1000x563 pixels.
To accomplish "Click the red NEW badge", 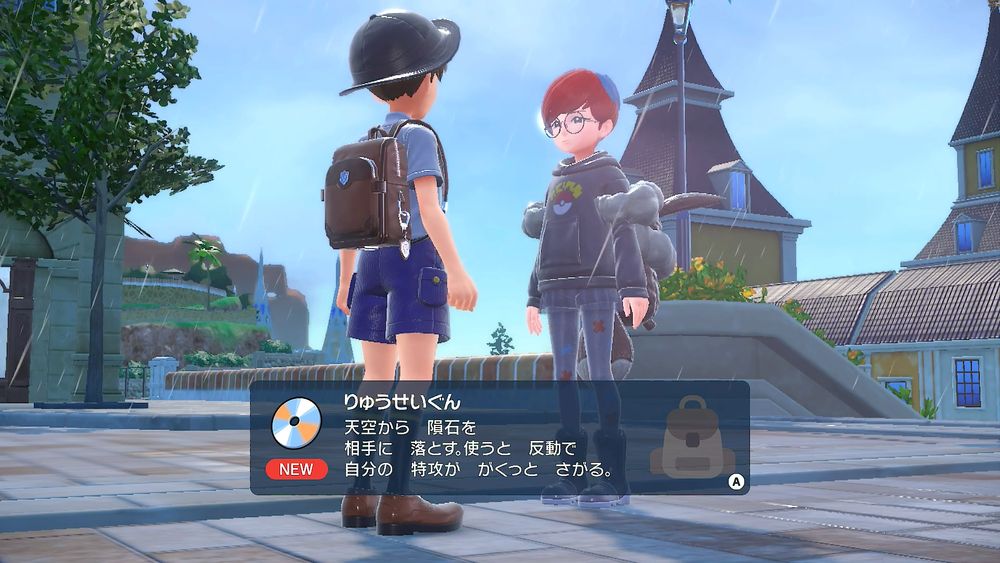I will (x=295, y=469).
